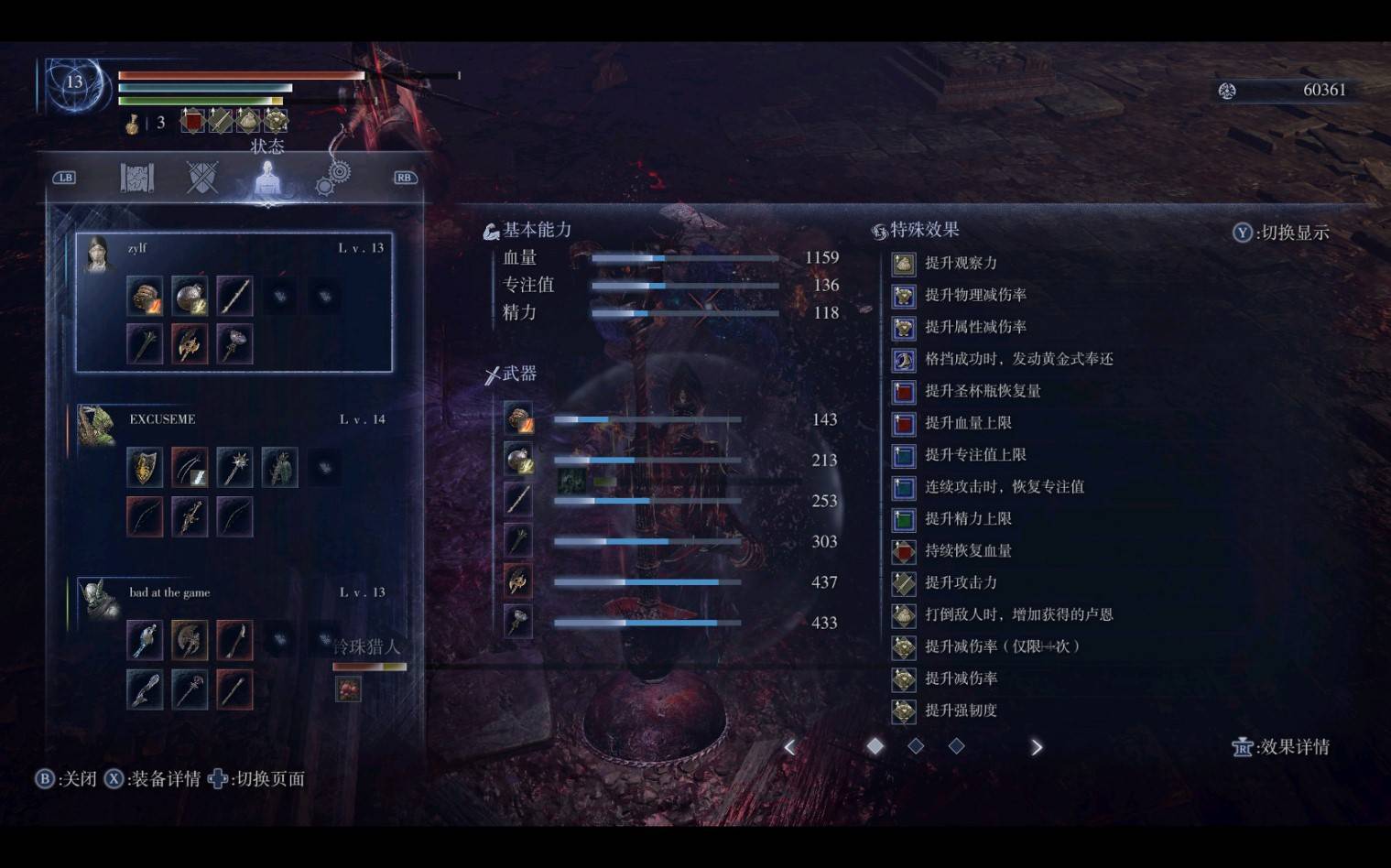
Task: Open the crossed swords and shield tab
Action: [201, 177]
